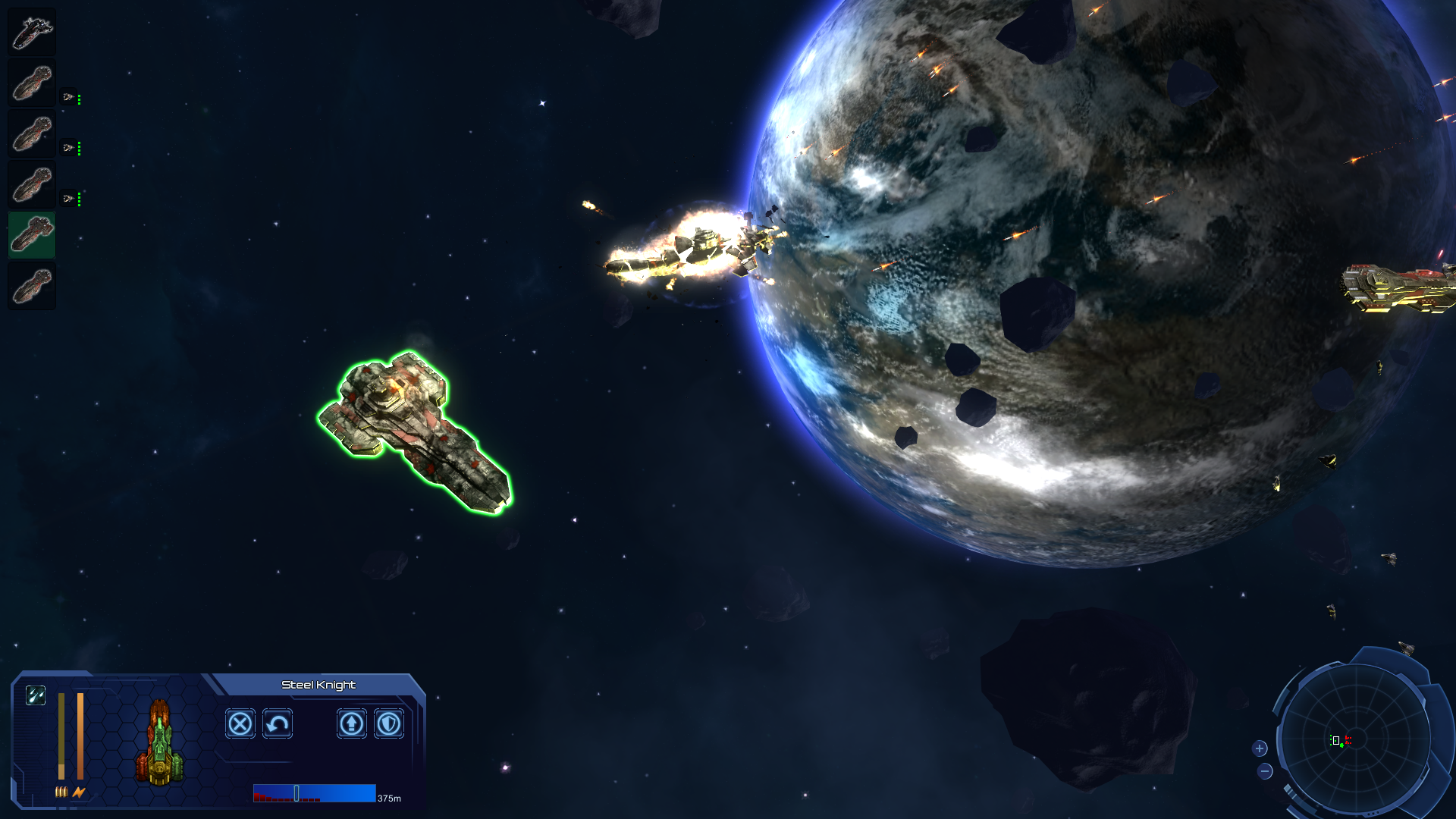The height and width of the screenshot is (819, 1456).
Task: Click the fighter squadron icon beside the third ship
Action: [x=67, y=147]
